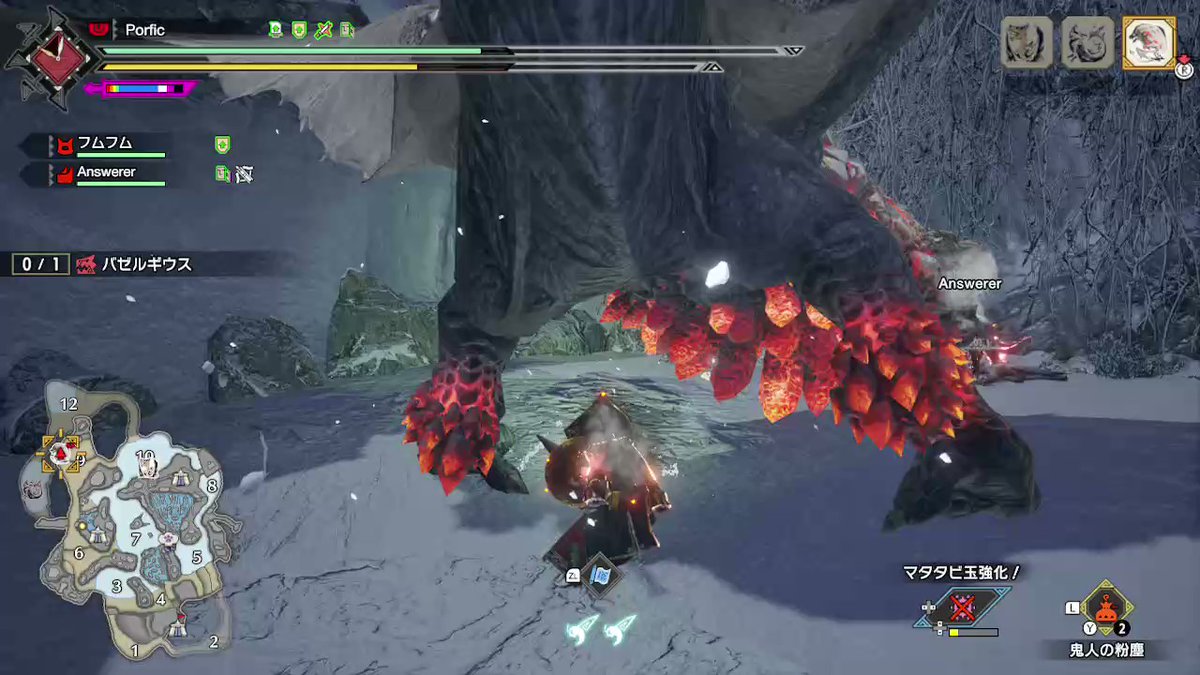This screenshot has height=675, width=1200.
Task: Click the blue scroll switch skill icon
Action: [601, 579]
